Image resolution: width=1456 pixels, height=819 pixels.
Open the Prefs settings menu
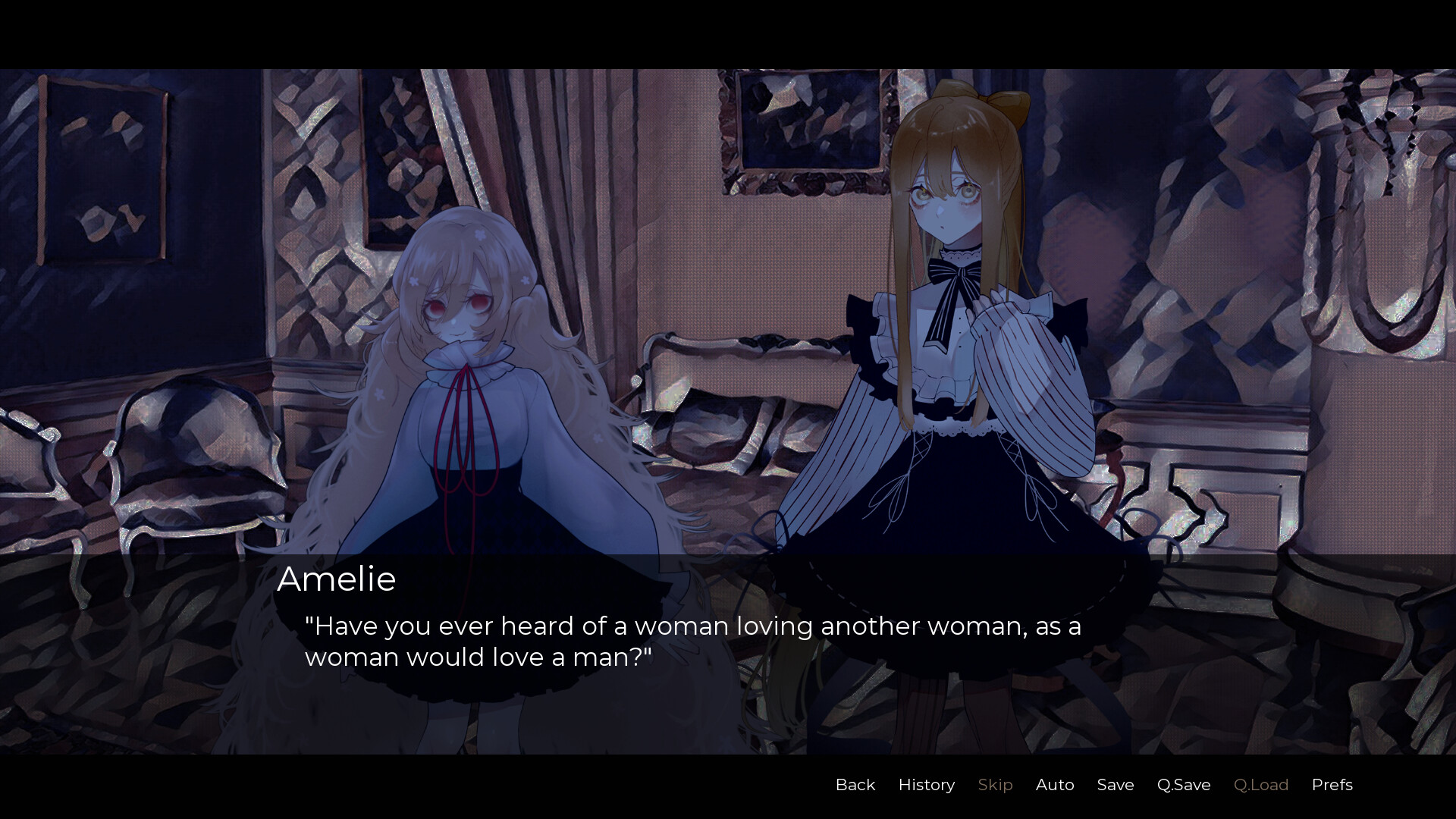point(1332,785)
